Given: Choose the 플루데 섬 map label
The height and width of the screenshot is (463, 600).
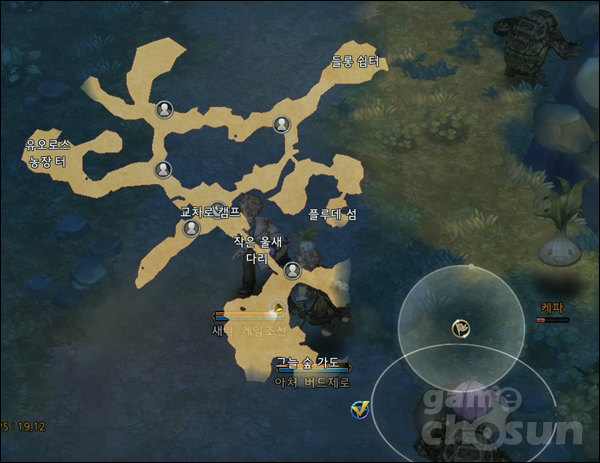Looking at the screenshot, I should (333, 213).
